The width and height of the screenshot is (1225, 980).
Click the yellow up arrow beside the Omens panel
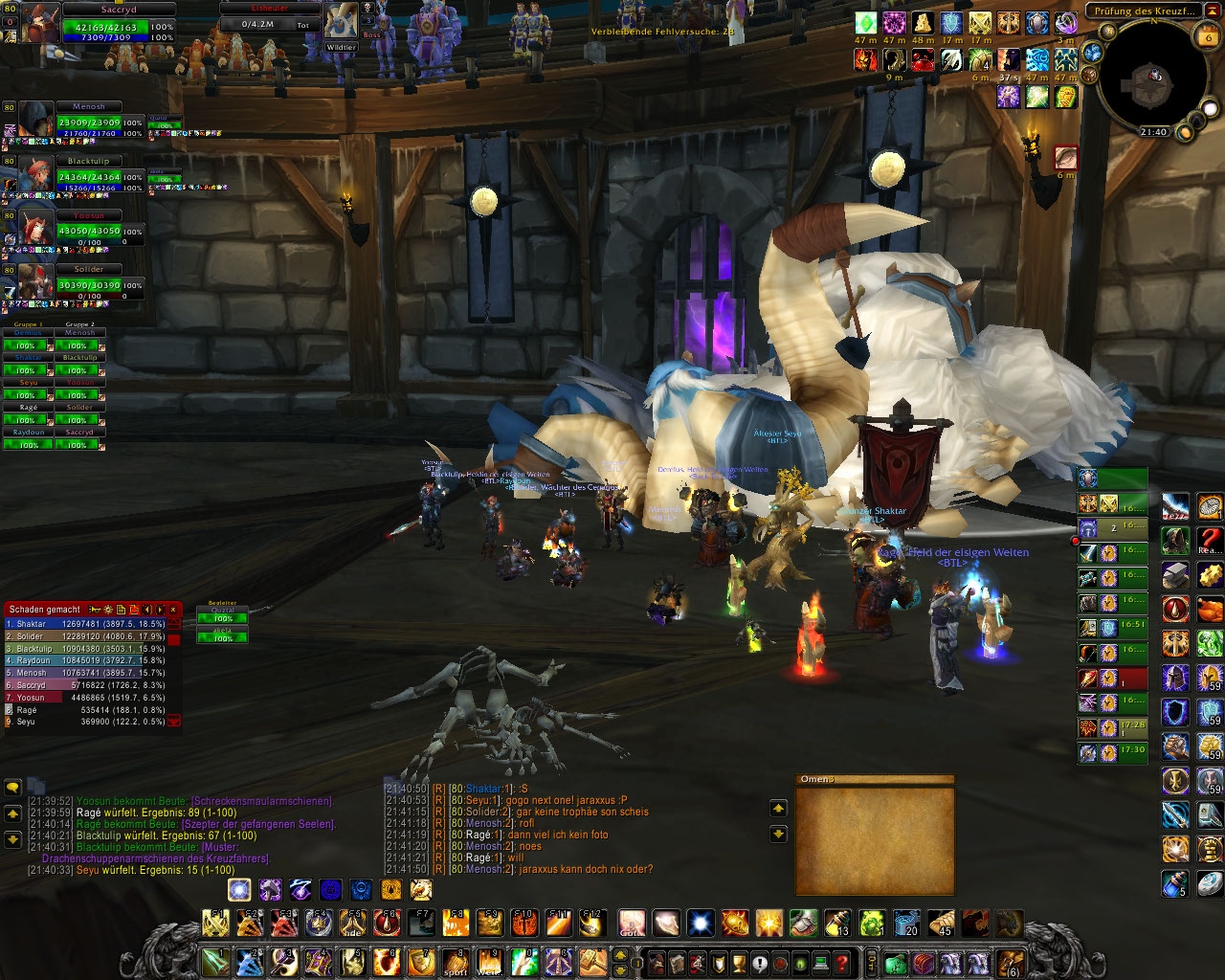pos(779,808)
